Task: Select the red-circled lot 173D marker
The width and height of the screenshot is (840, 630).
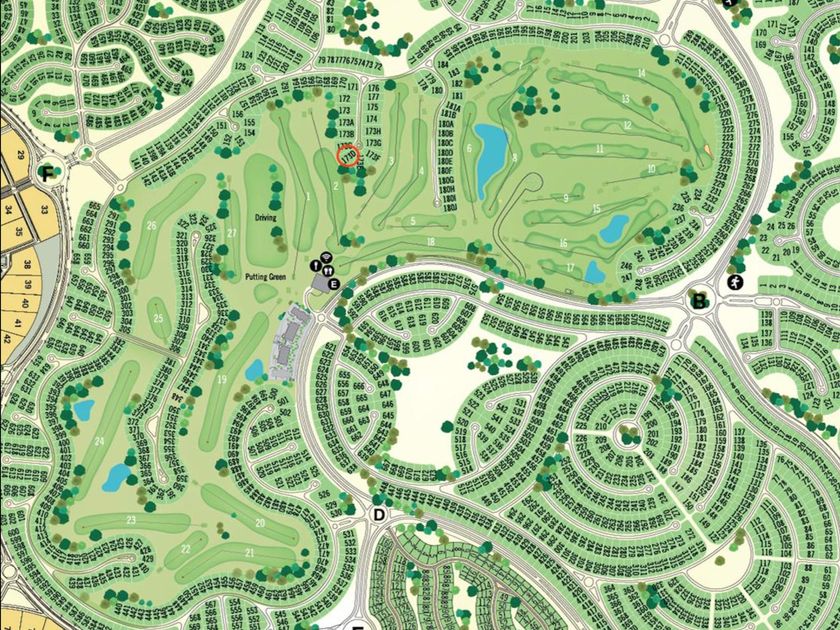Action: (348, 157)
